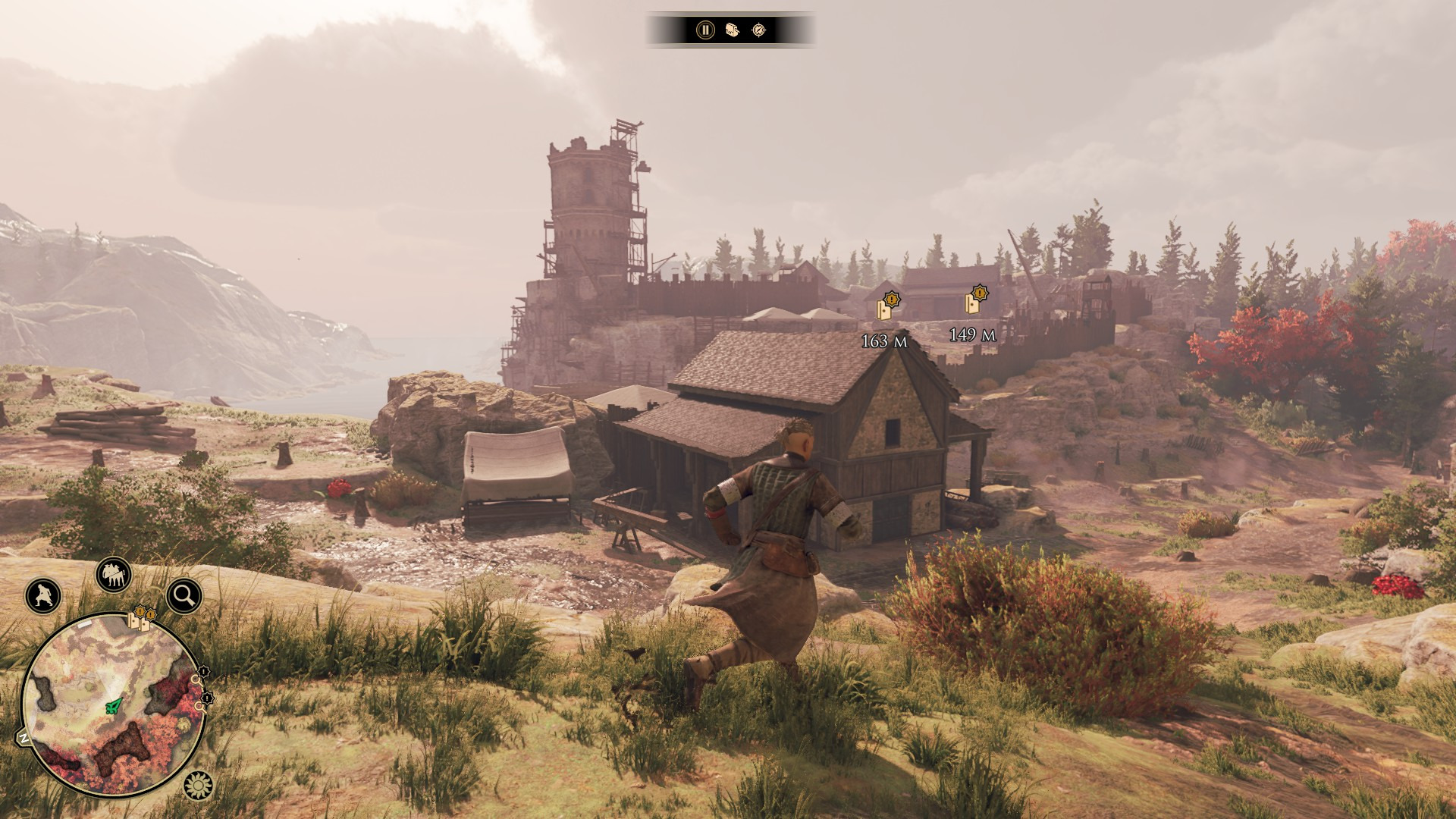Activate the magnifying glass search icon

[184, 596]
